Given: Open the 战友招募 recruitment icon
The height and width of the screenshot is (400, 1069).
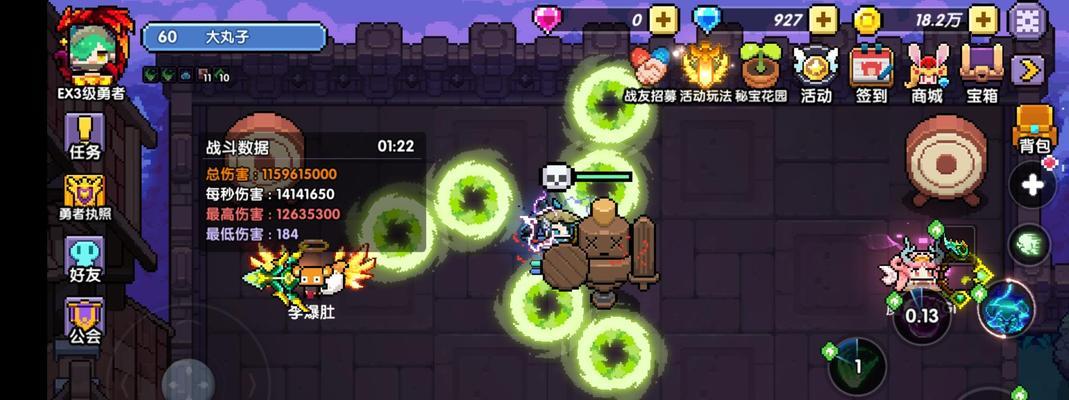Looking at the screenshot, I should click(x=650, y=72).
